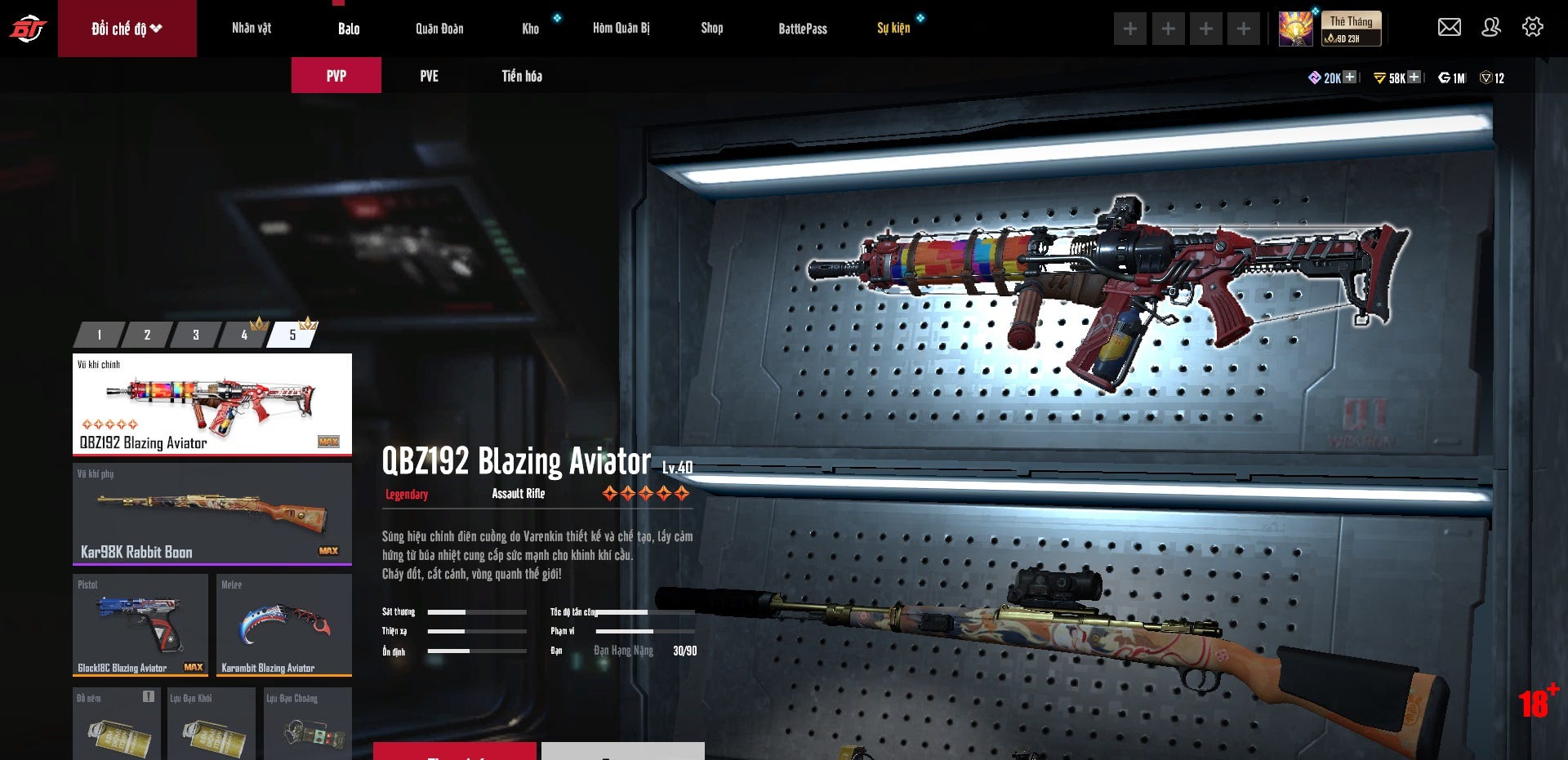Show the Sự kiện events page

[893, 29]
